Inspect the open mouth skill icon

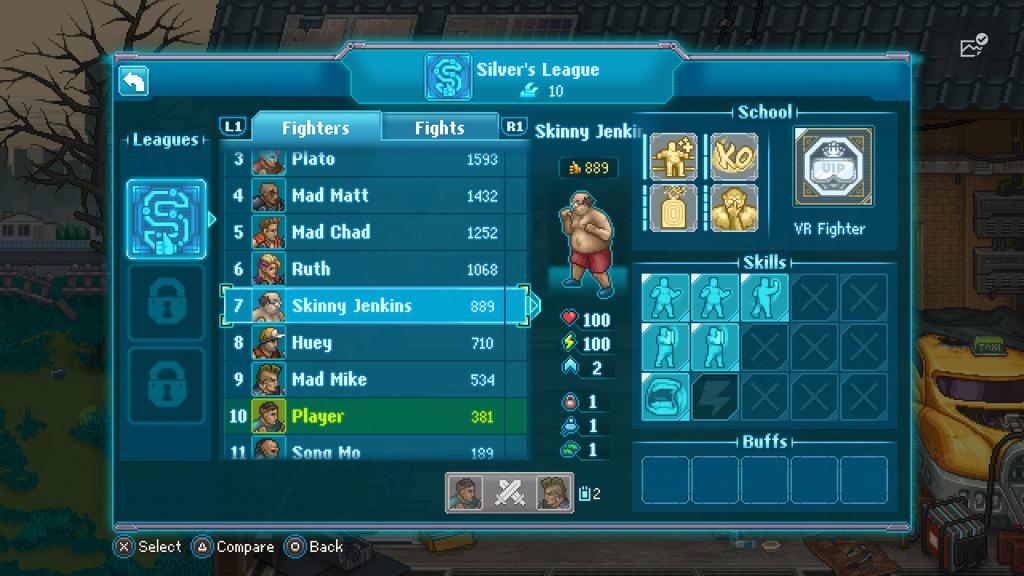665,396
